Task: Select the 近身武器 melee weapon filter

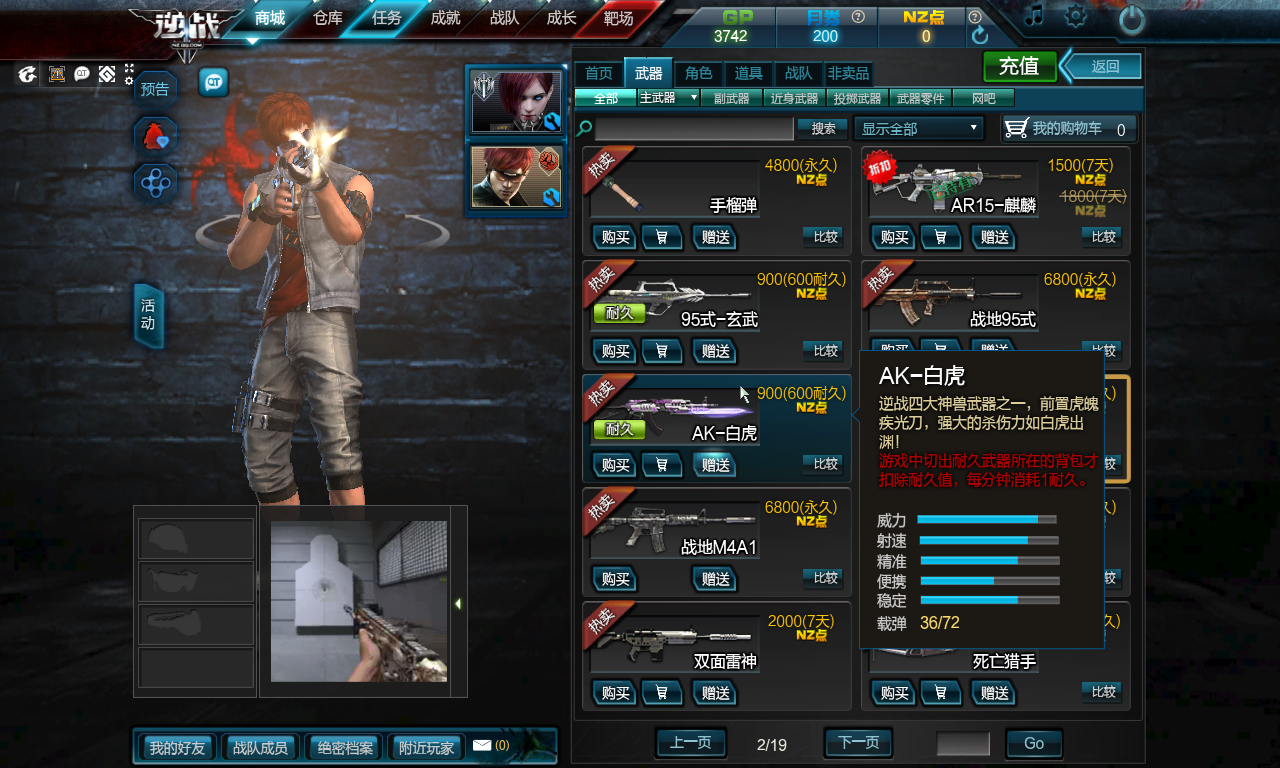Action: 794,98
